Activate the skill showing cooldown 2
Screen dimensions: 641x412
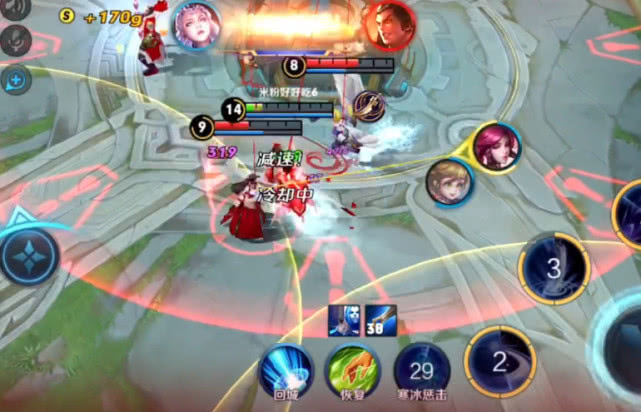(499, 362)
